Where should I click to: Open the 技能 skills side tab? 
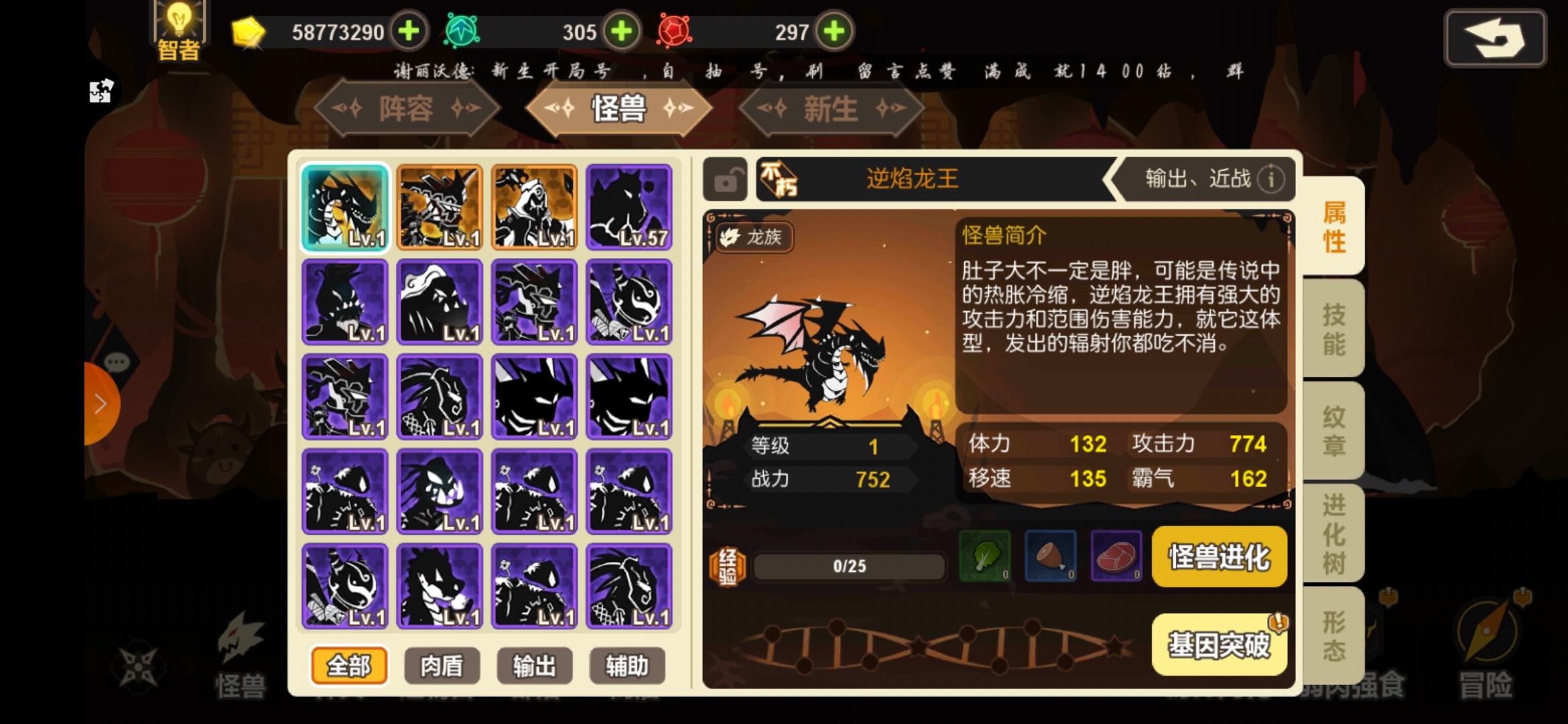tap(1333, 328)
